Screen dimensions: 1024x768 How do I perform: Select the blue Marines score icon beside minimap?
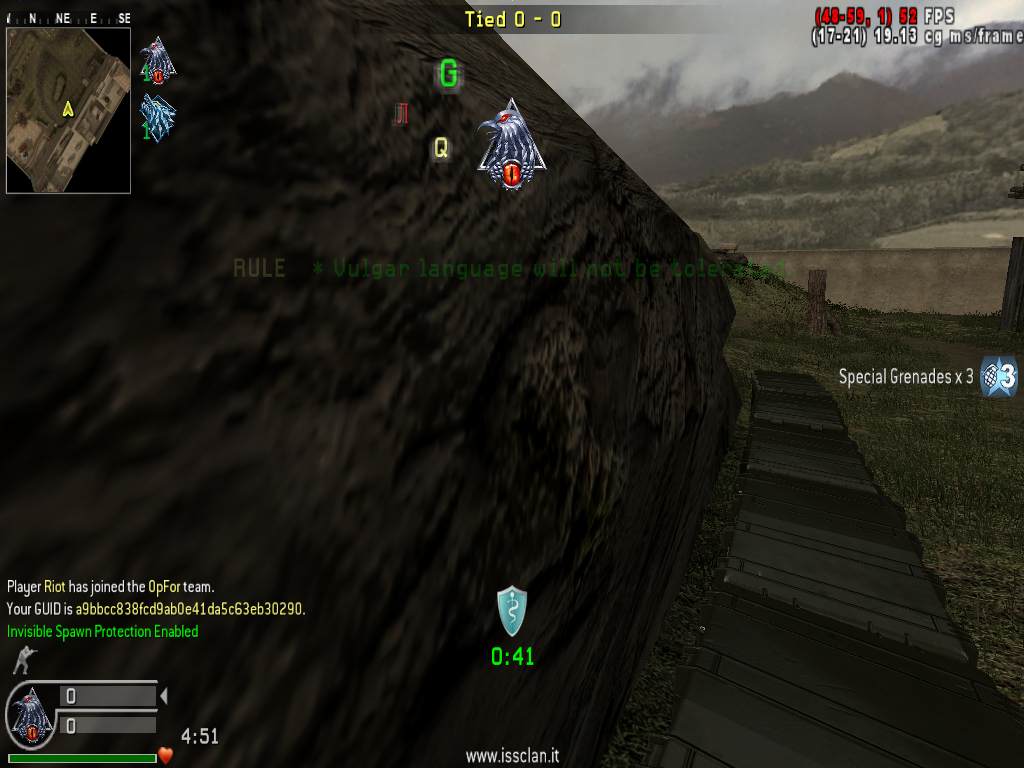click(x=157, y=117)
